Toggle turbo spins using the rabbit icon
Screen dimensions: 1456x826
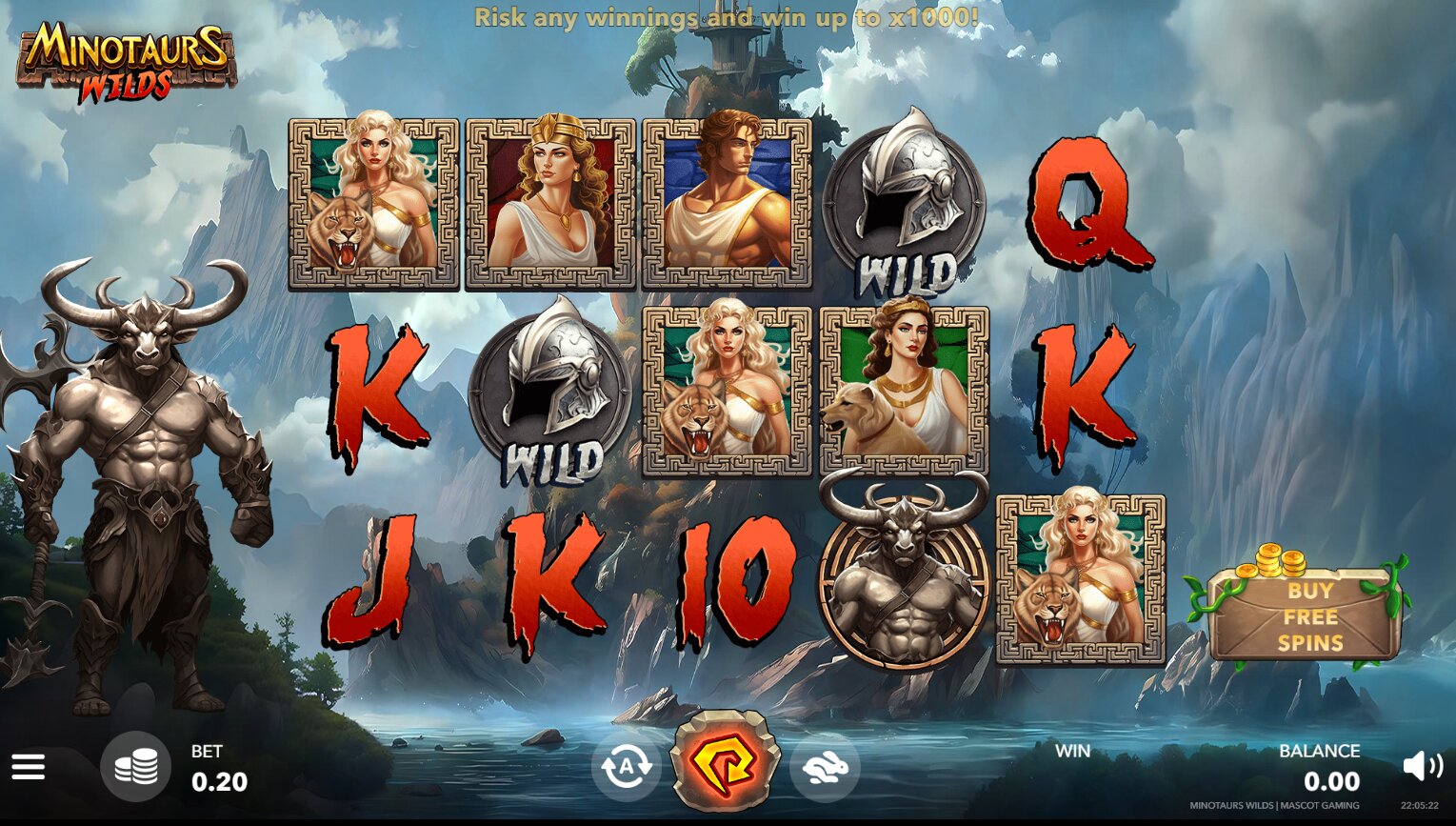coord(825,768)
